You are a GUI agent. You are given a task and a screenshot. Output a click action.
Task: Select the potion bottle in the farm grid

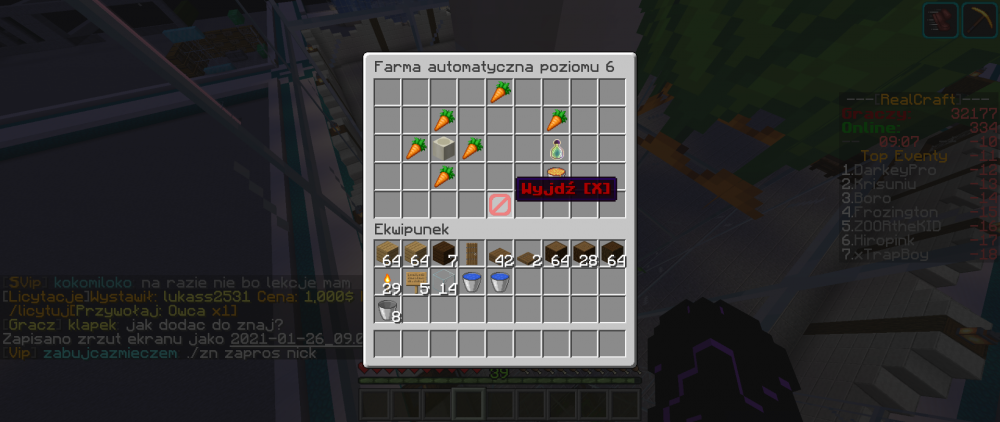point(557,149)
